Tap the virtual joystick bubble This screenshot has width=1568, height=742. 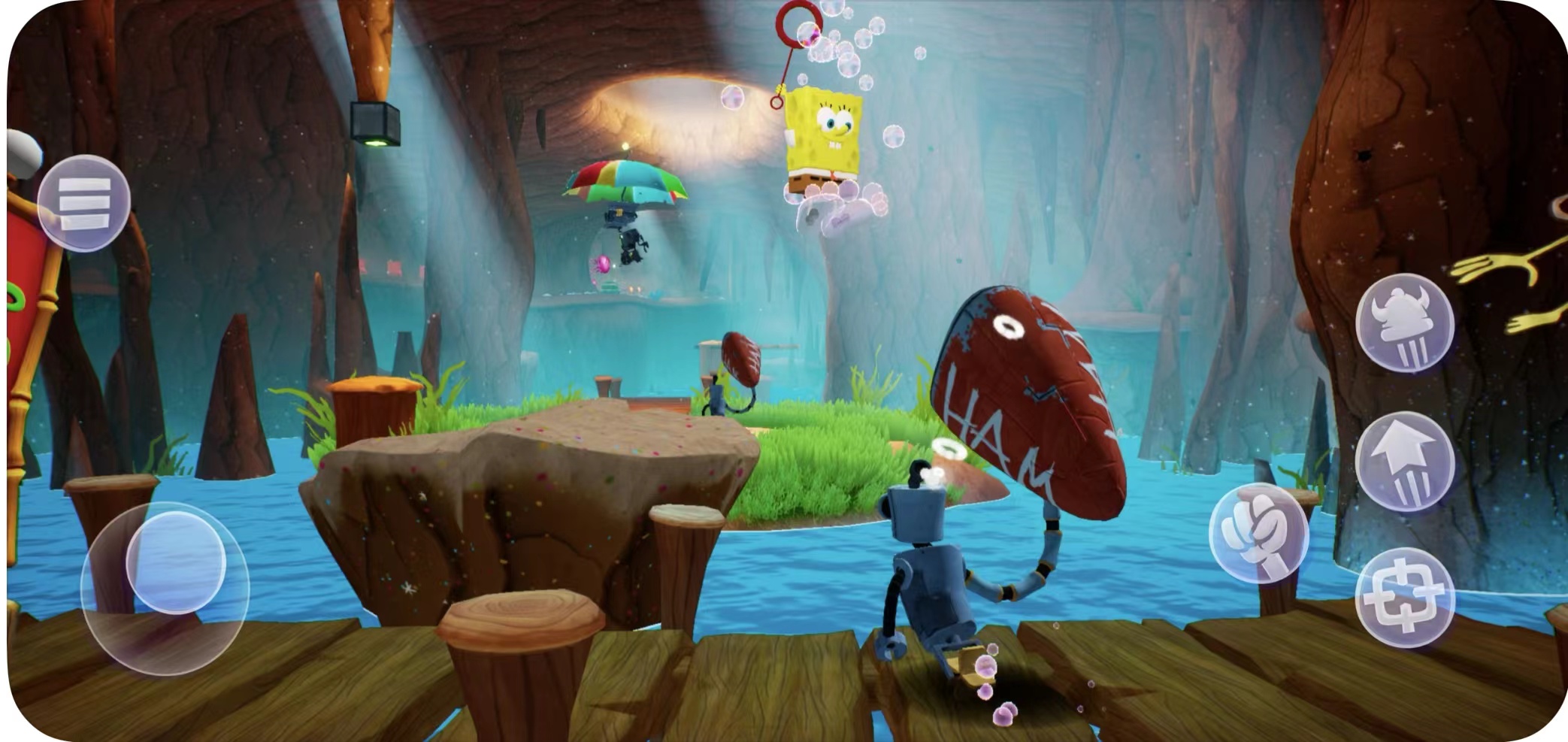tap(175, 562)
